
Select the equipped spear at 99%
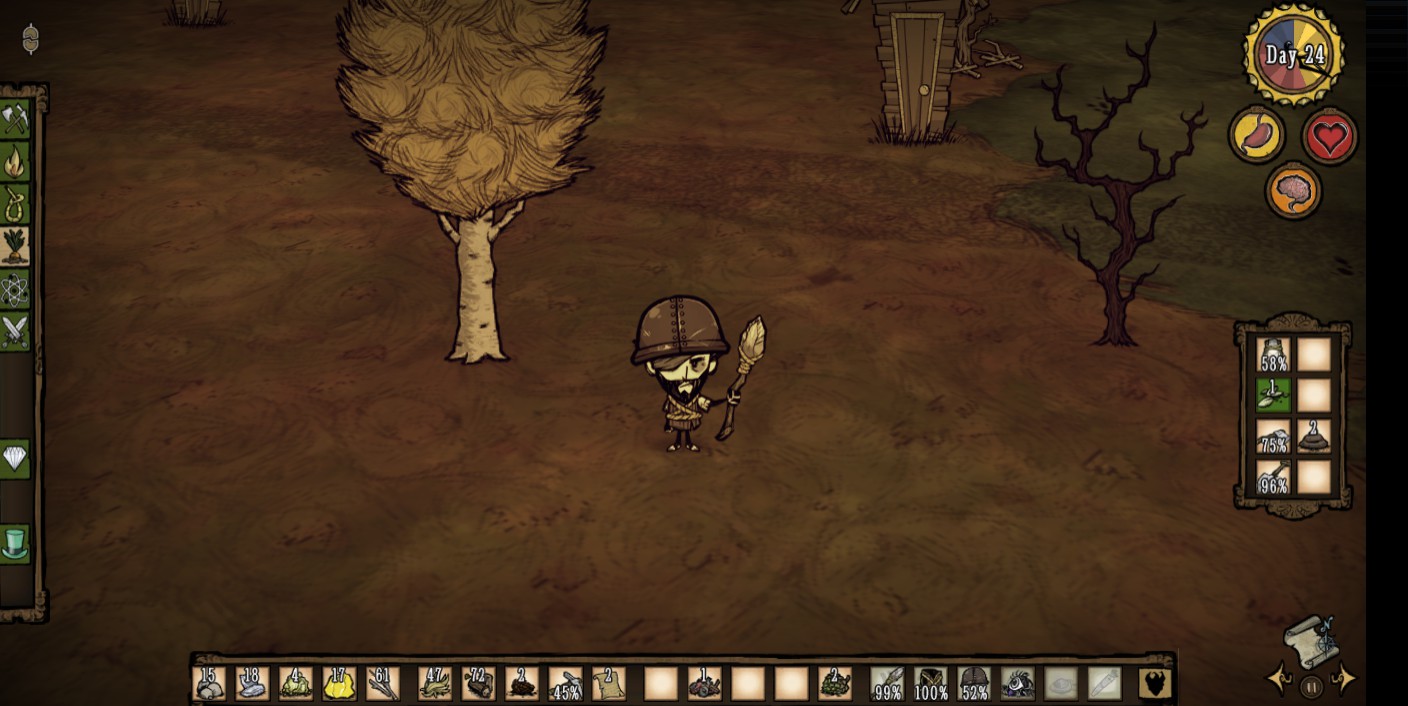point(887,684)
